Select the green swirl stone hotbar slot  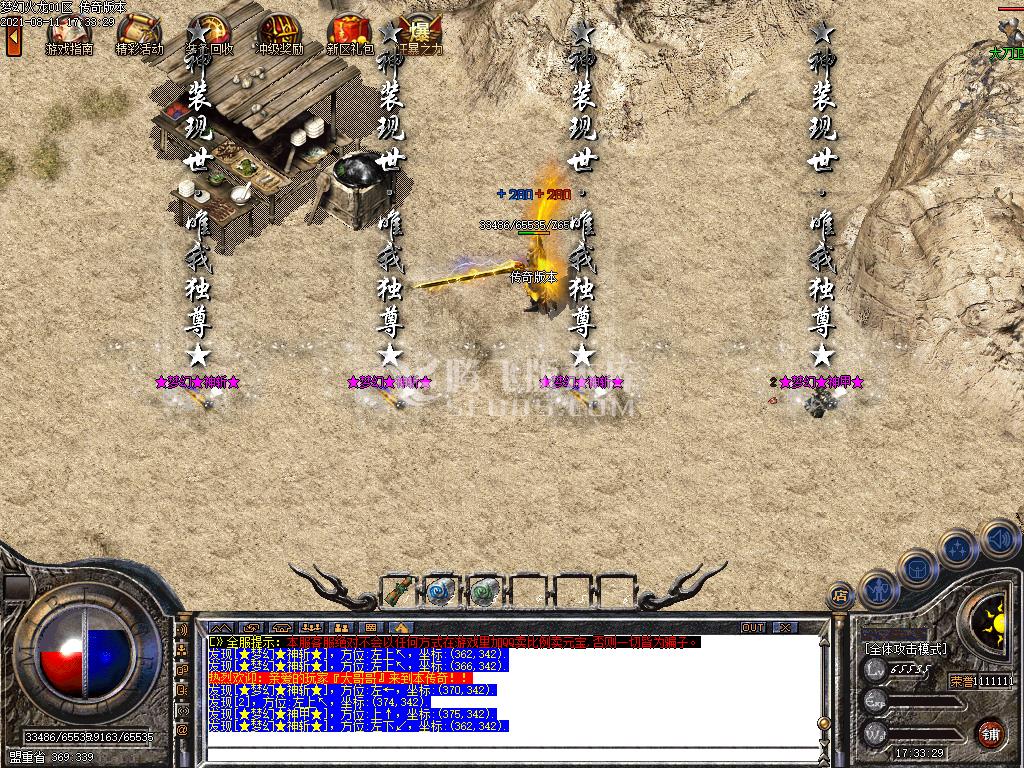tap(484, 591)
